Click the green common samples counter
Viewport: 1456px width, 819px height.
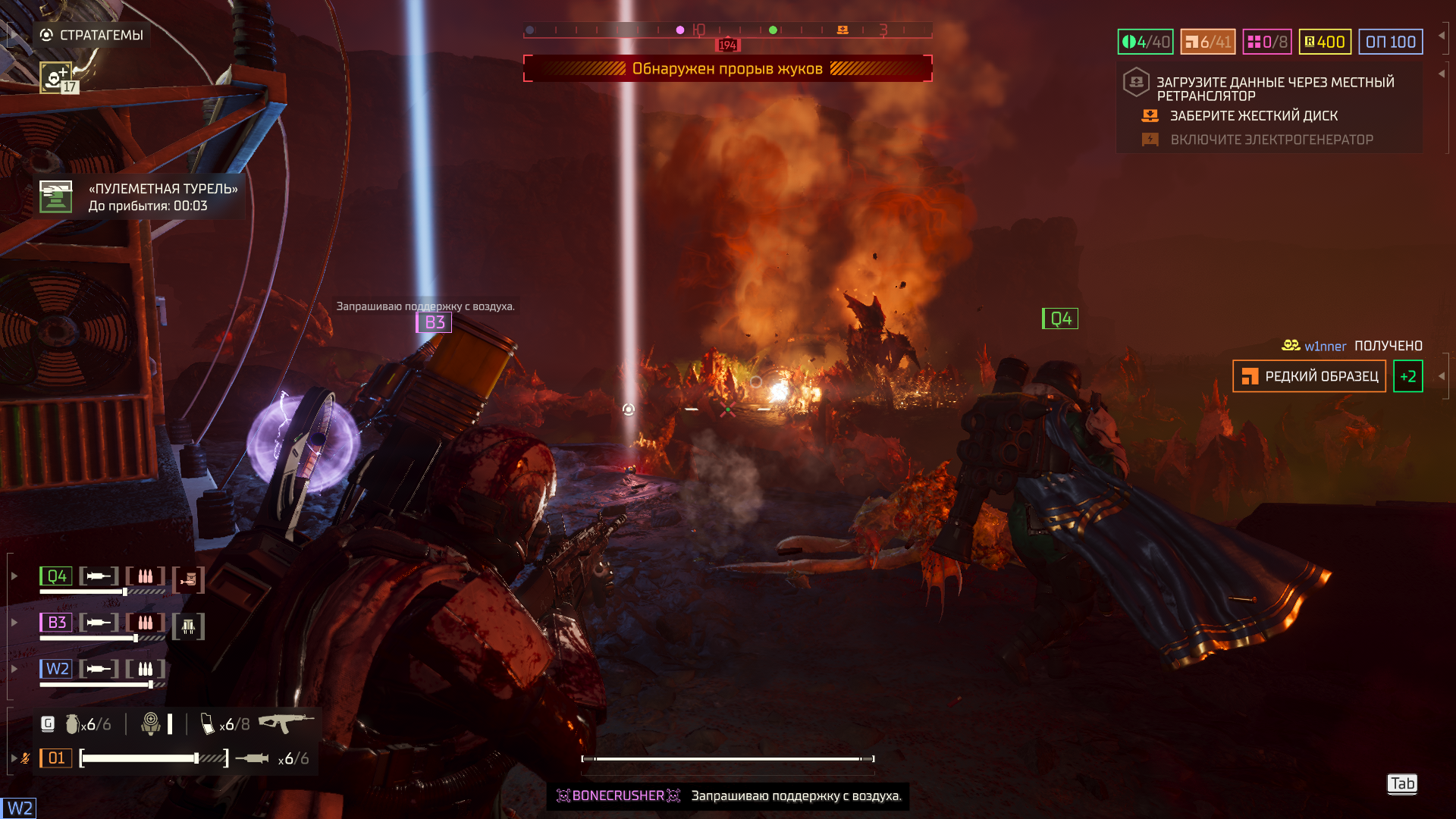pos(1145,42)
